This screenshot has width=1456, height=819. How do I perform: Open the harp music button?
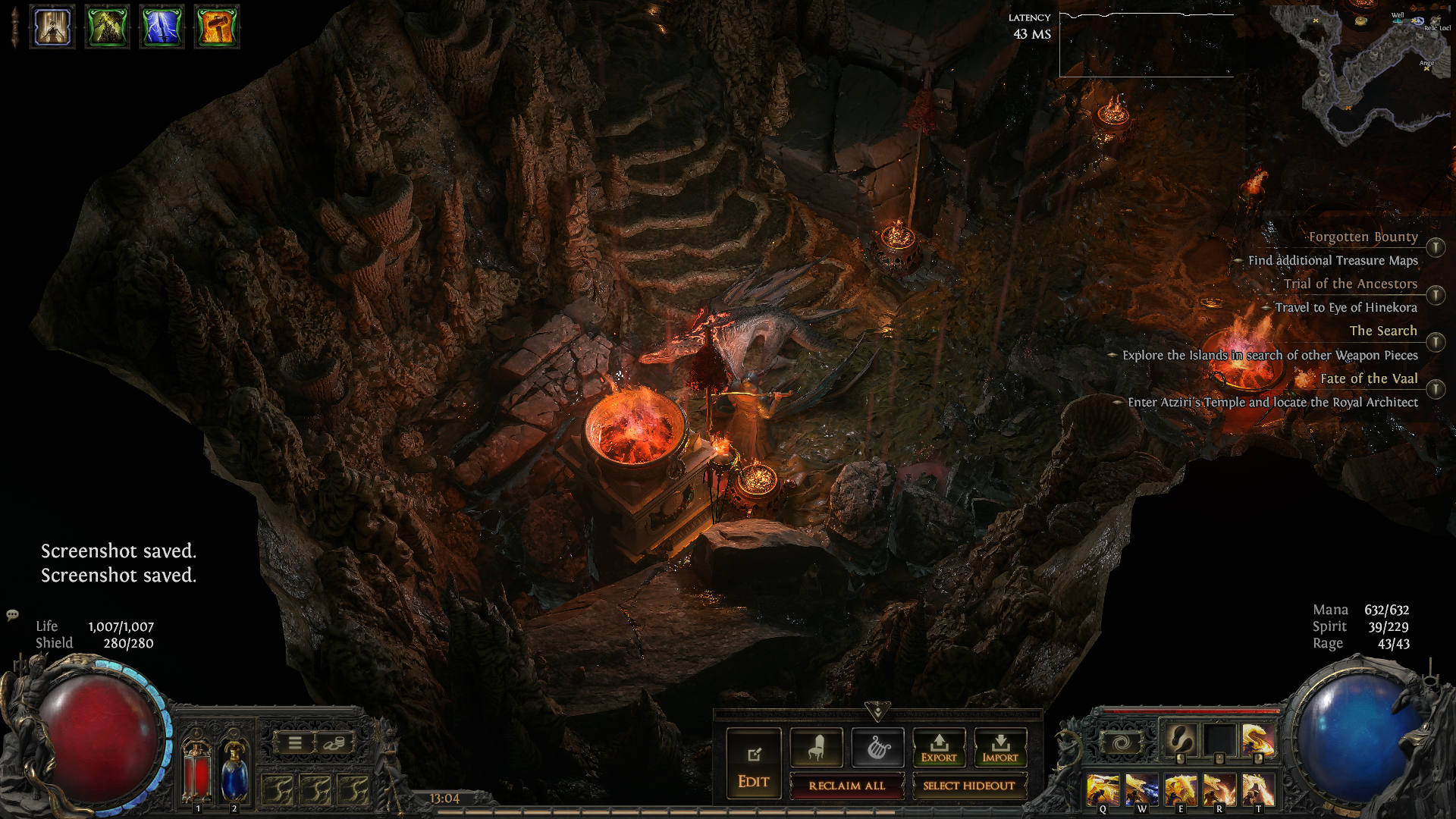point(877,748)
